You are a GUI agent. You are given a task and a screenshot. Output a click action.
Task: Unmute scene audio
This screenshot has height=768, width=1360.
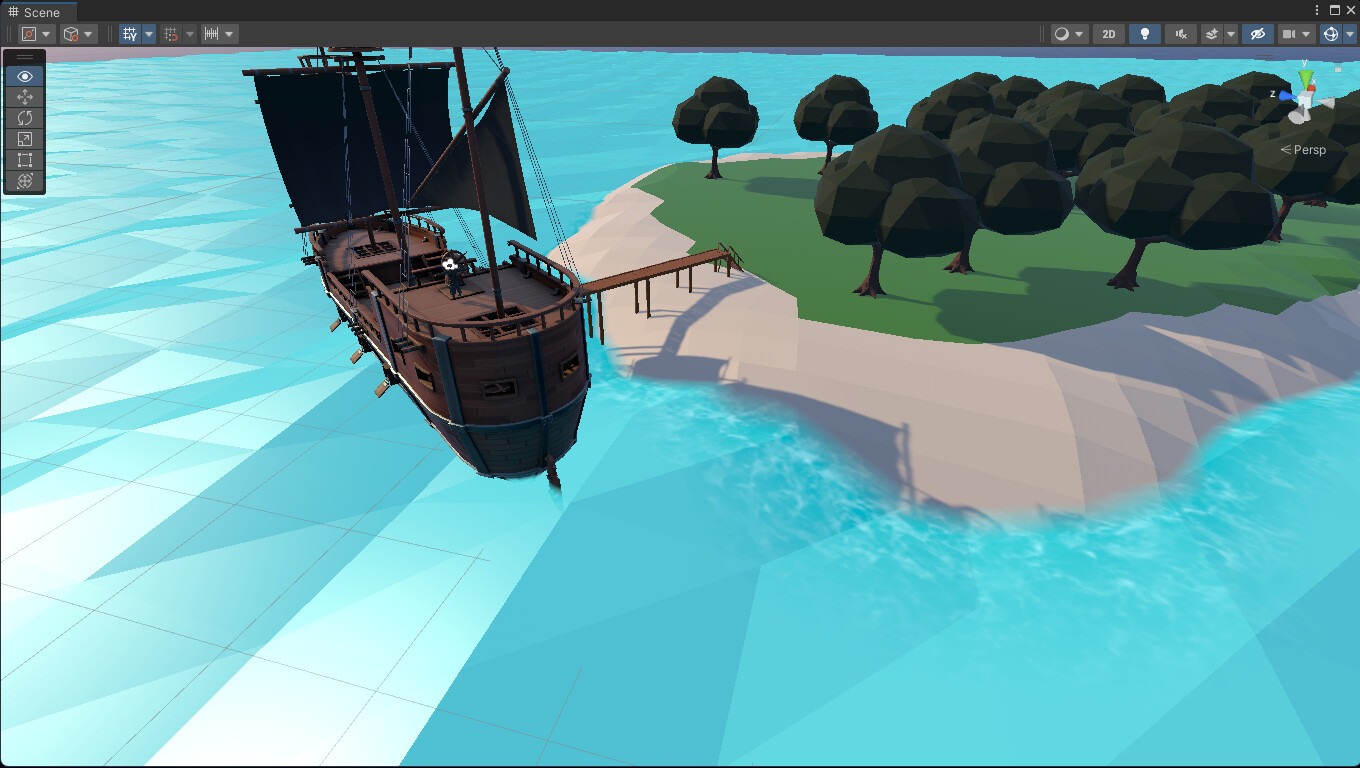click(x=1181, y=34)
